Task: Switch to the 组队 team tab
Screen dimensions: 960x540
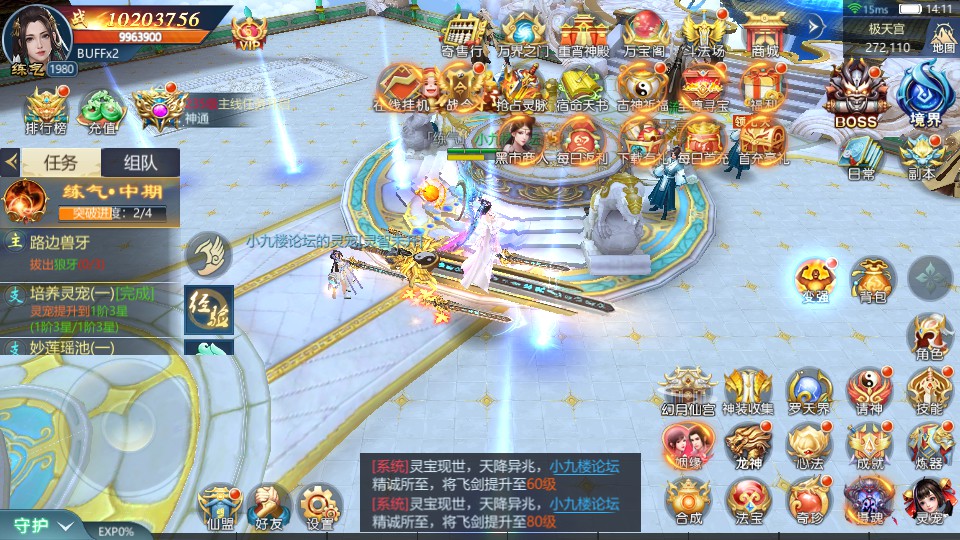Action: [x=139, y=162]
